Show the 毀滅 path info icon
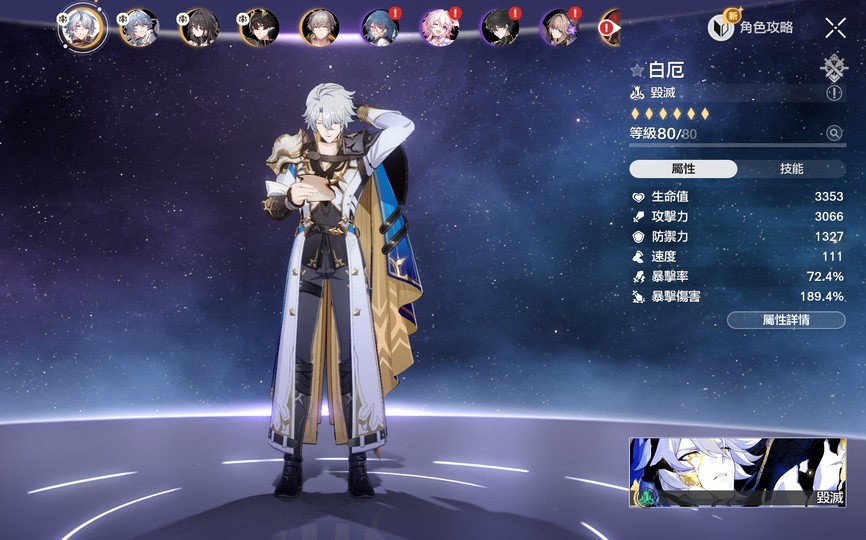866x540 pixels. (834, 93)
